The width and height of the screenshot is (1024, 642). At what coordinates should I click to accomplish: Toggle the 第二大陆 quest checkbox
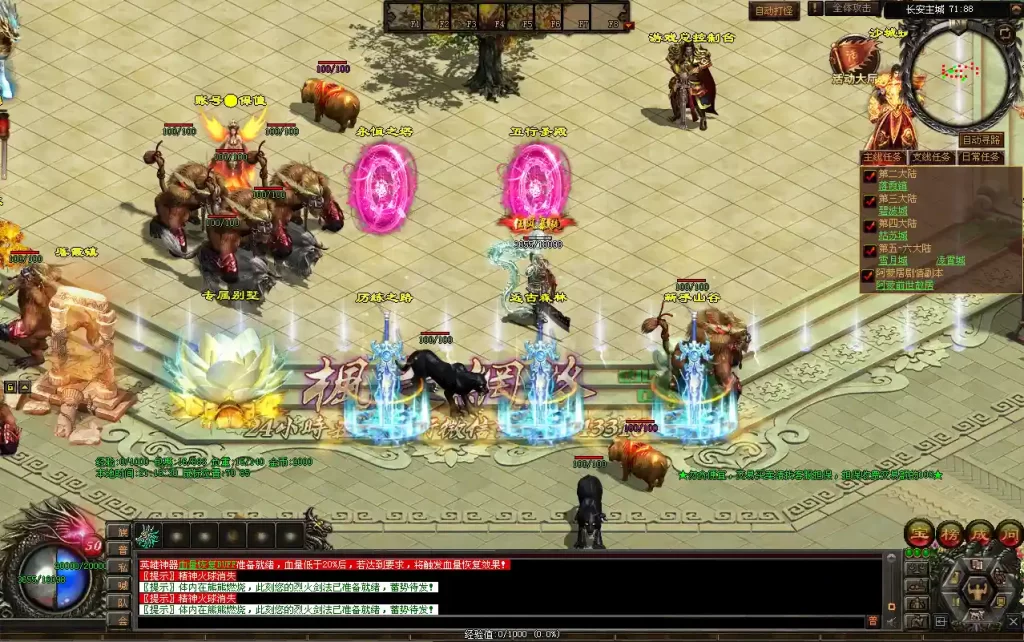coord(869,176)
